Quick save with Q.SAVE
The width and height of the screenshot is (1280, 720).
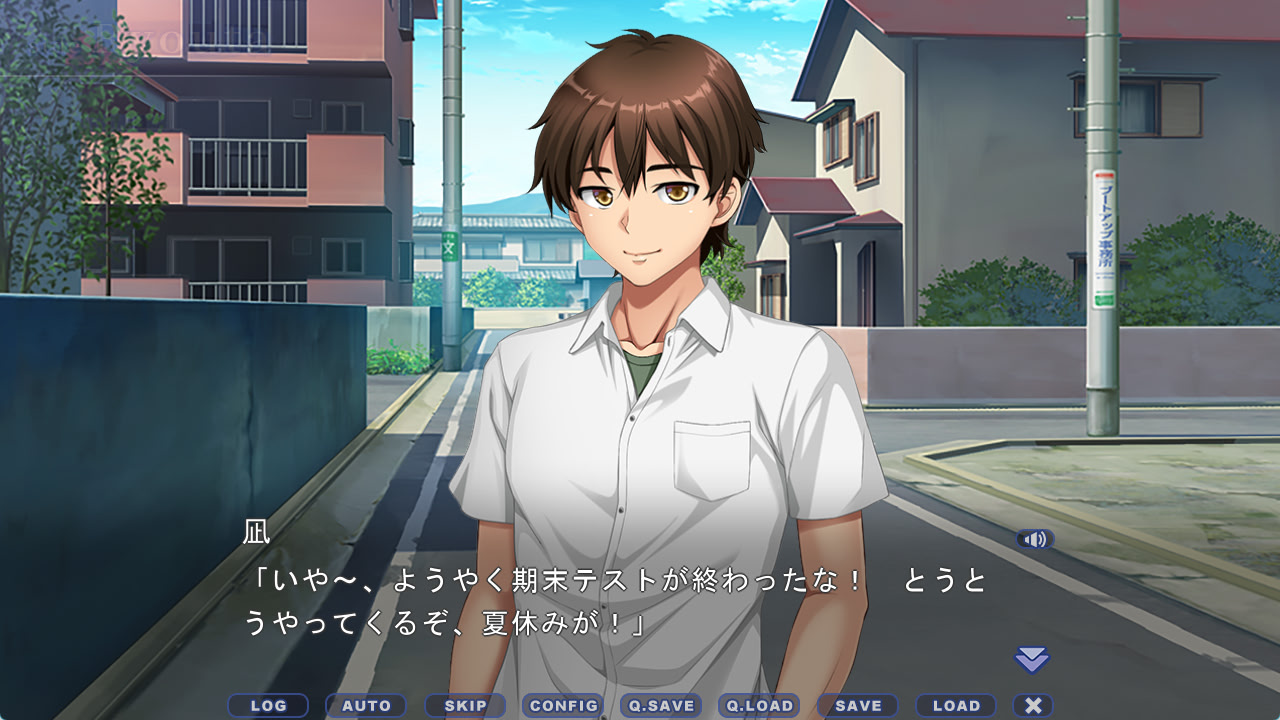click(x=661, y=706)
